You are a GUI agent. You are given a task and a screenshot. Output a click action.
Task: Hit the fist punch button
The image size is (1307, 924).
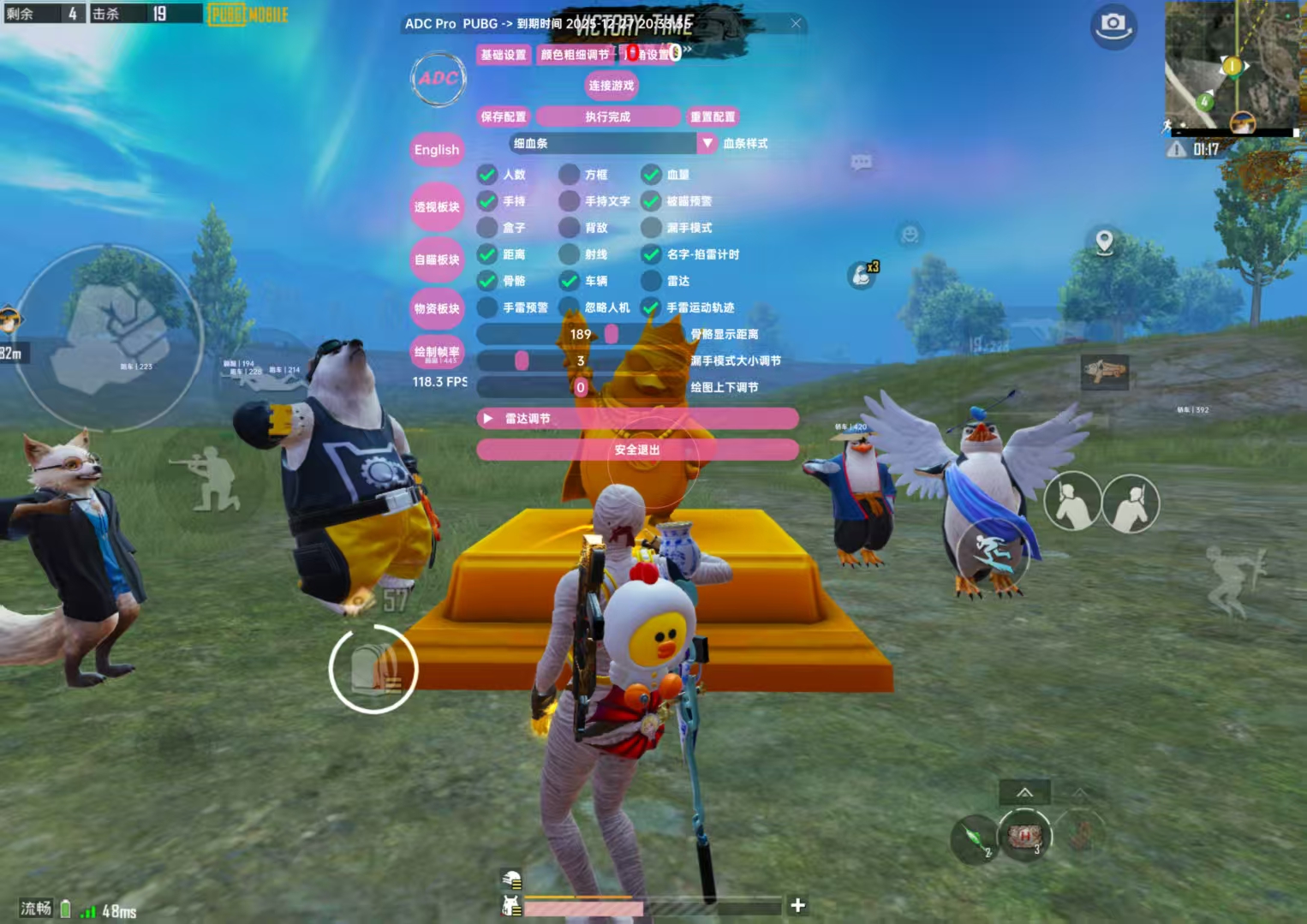[x=110, y=337]
